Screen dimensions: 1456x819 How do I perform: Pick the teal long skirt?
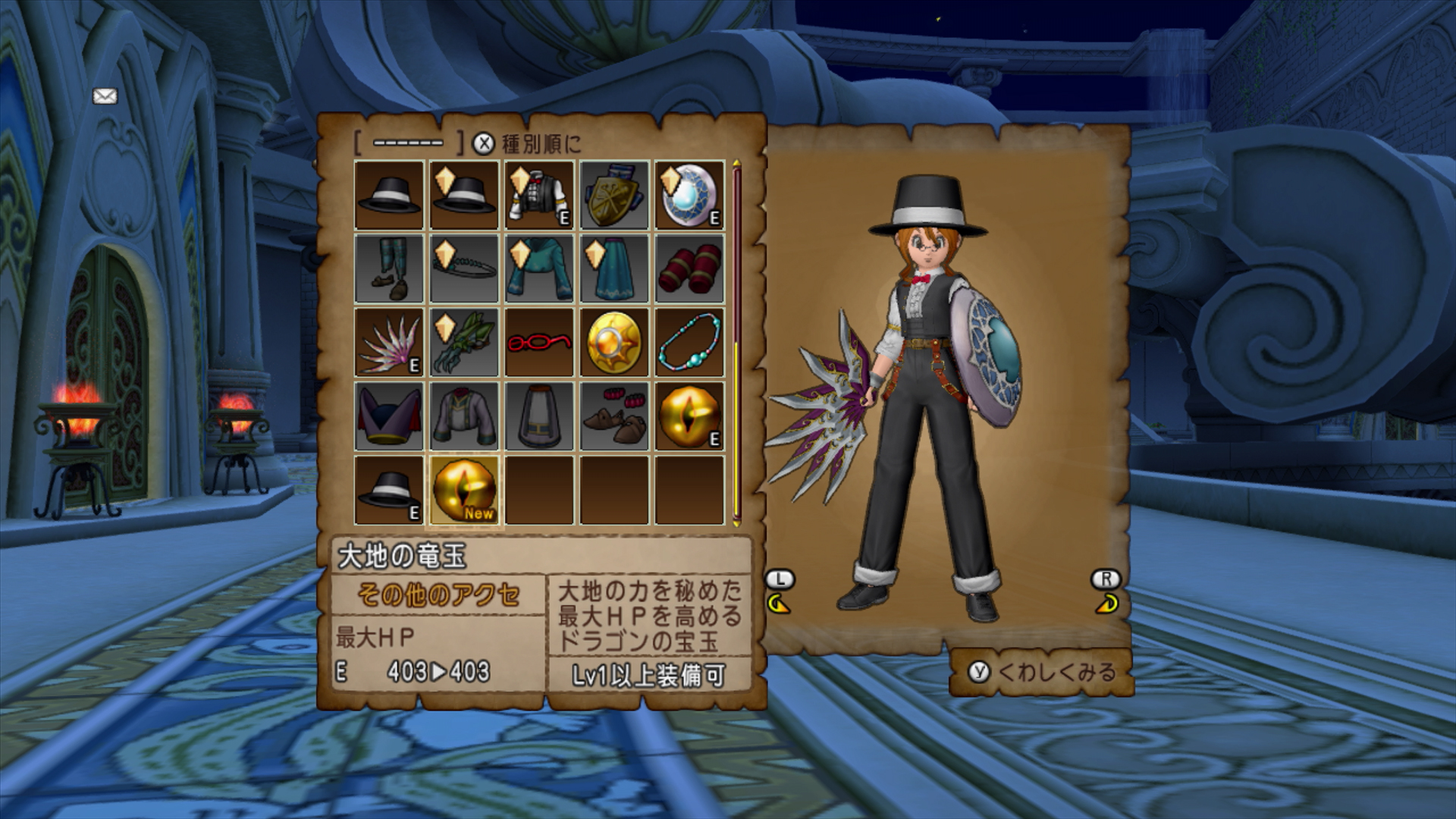613,268
